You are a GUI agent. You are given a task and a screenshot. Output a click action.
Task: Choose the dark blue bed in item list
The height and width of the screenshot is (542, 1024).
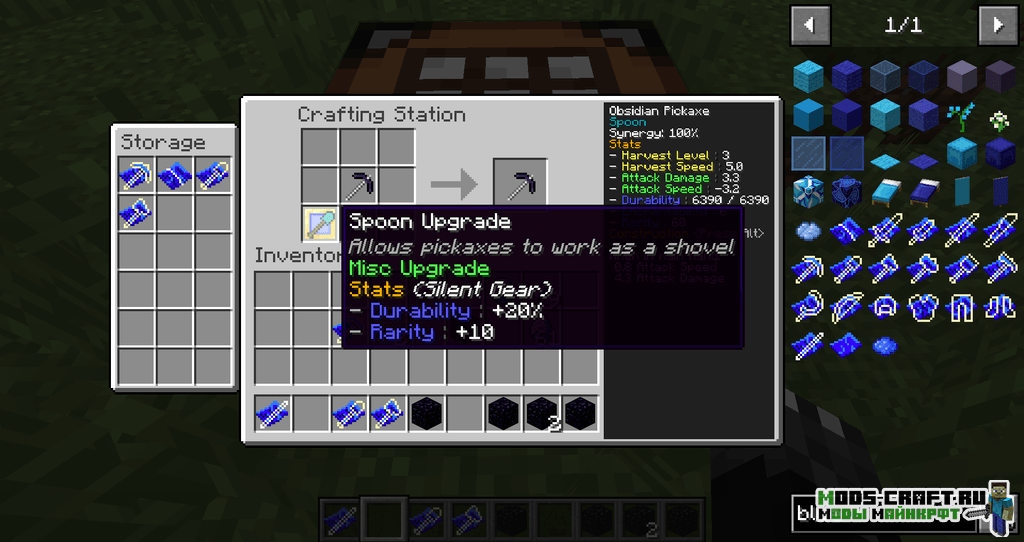coord(923,192)
